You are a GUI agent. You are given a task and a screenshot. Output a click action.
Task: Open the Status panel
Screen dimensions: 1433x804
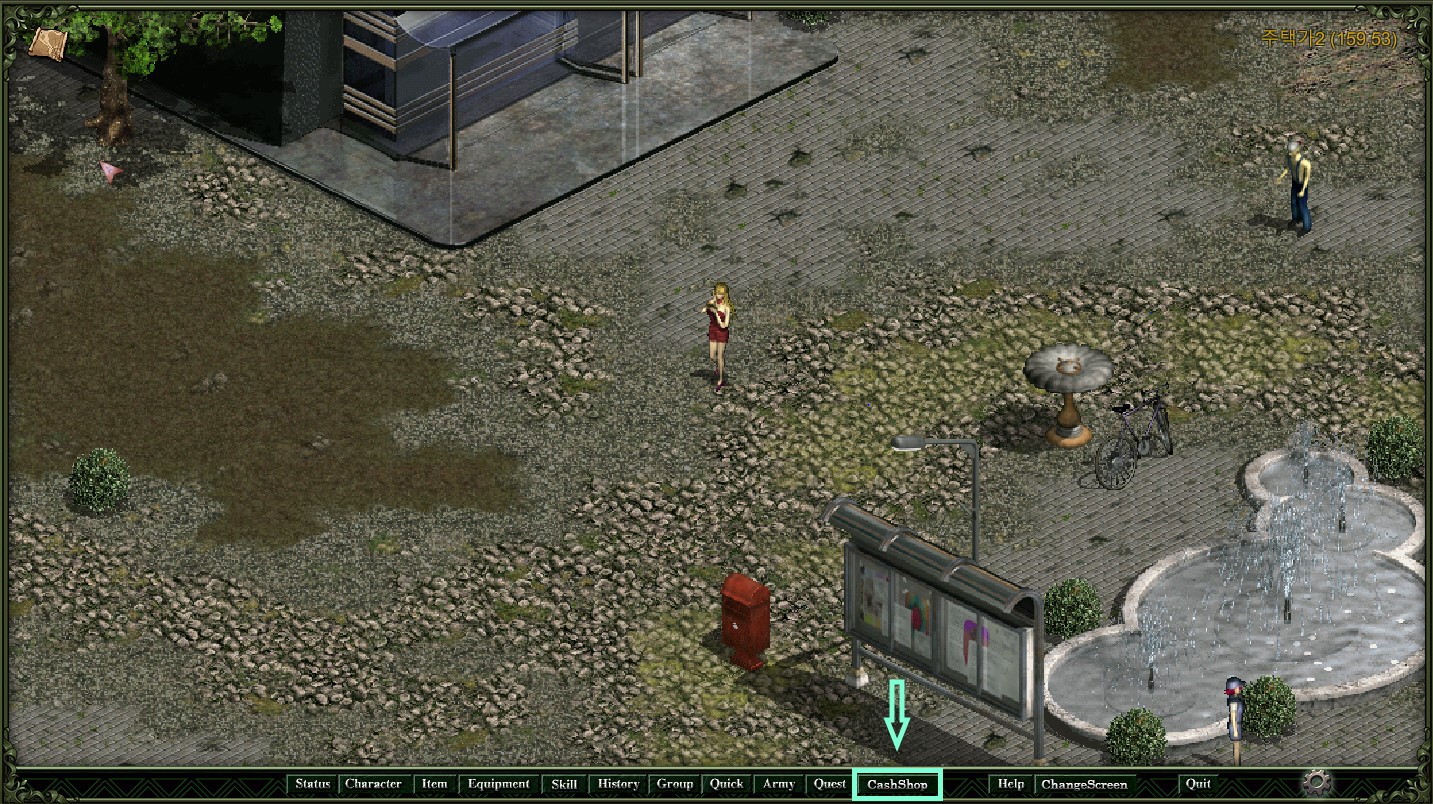[x=312, y=784]
